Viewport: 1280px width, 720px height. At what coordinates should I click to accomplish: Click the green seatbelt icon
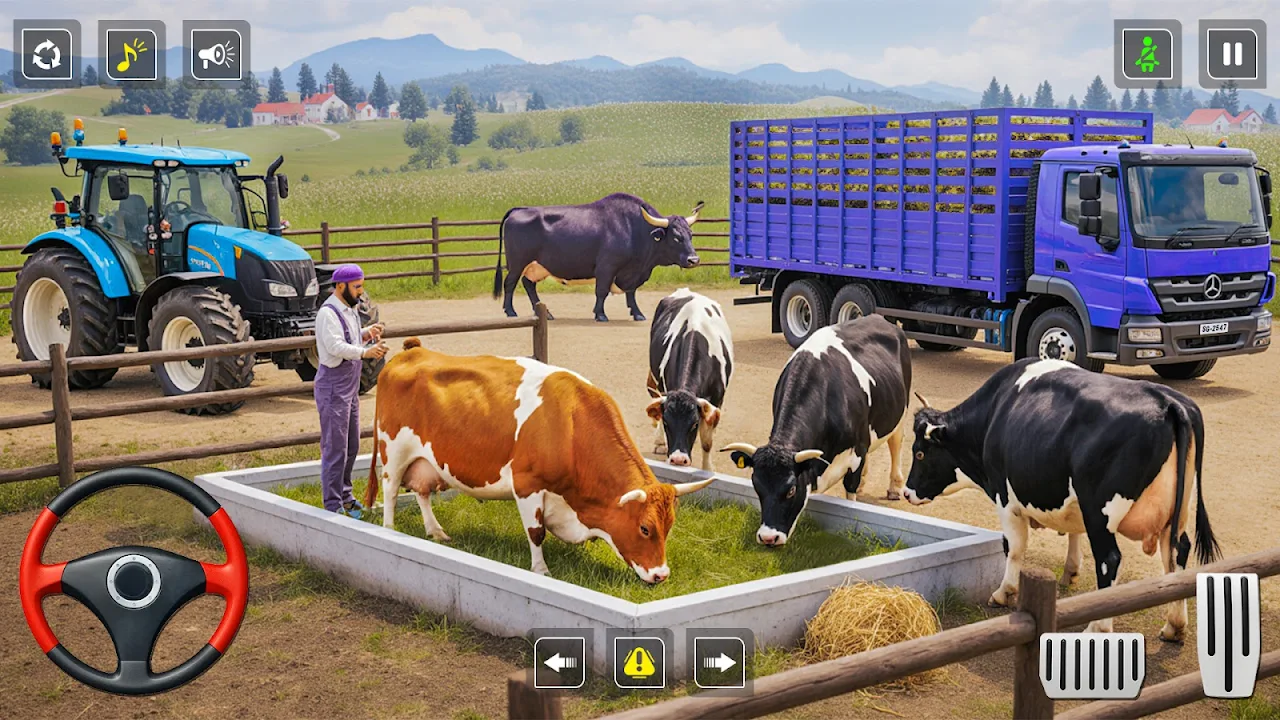[x=1147, y=54]
